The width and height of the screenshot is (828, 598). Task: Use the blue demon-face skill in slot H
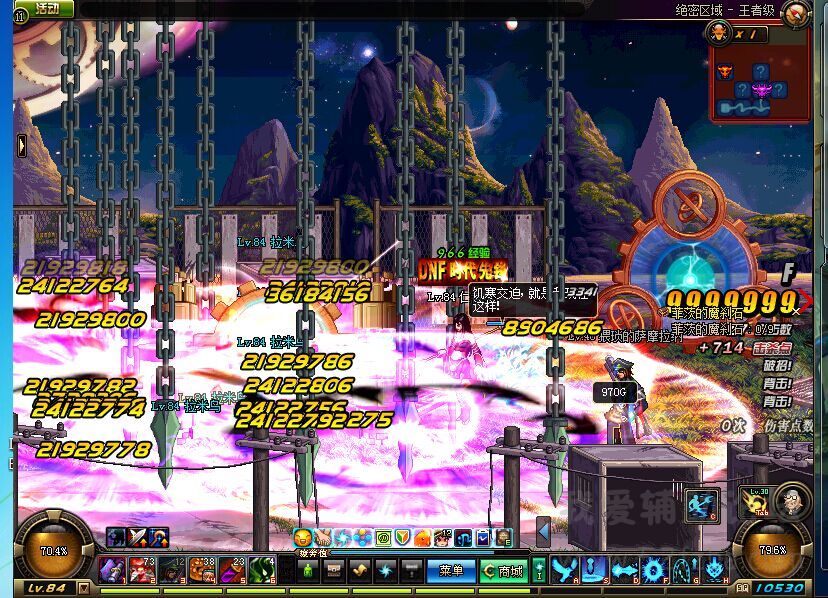715,571
